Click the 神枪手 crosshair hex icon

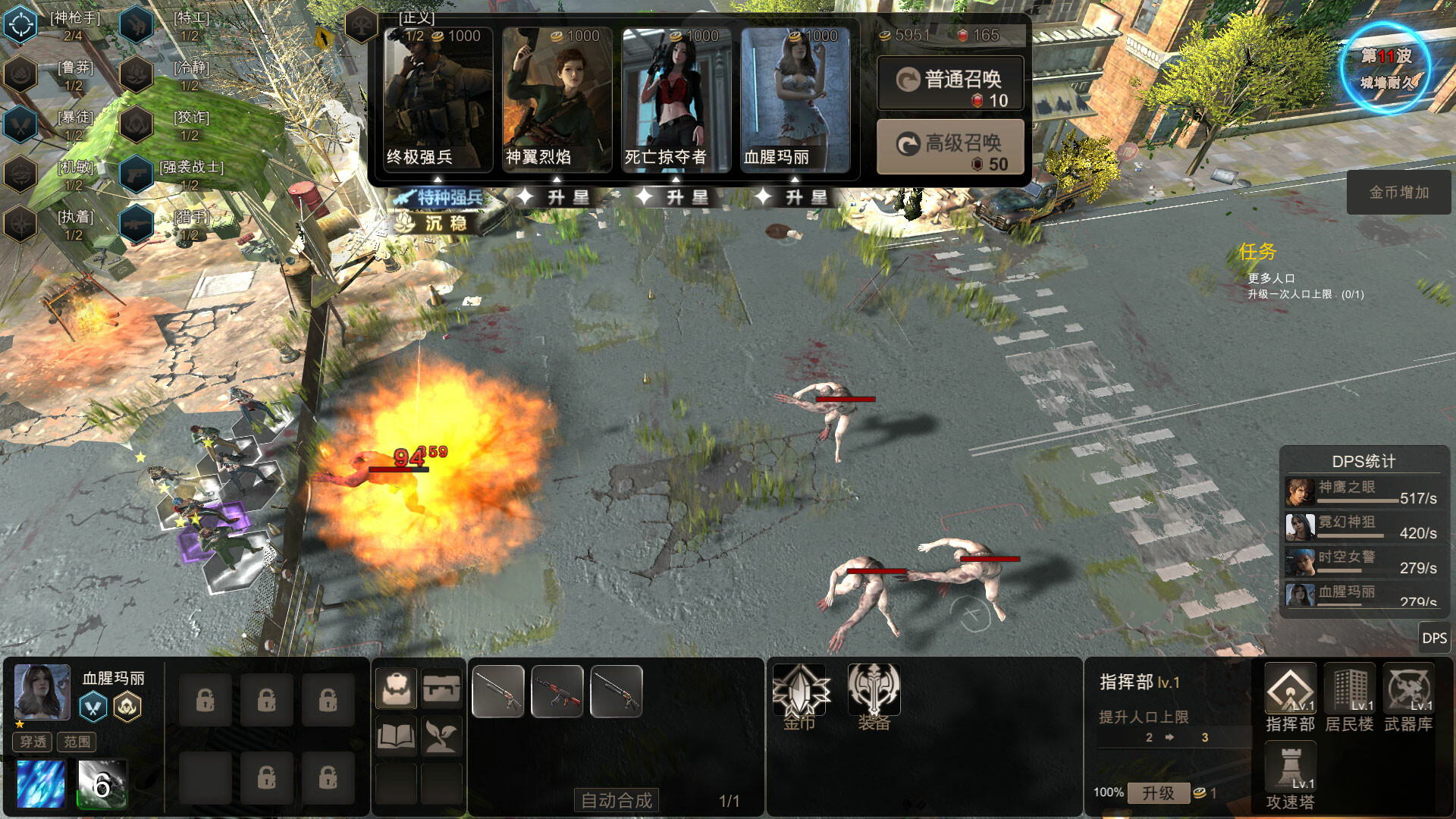pos(20,23)
